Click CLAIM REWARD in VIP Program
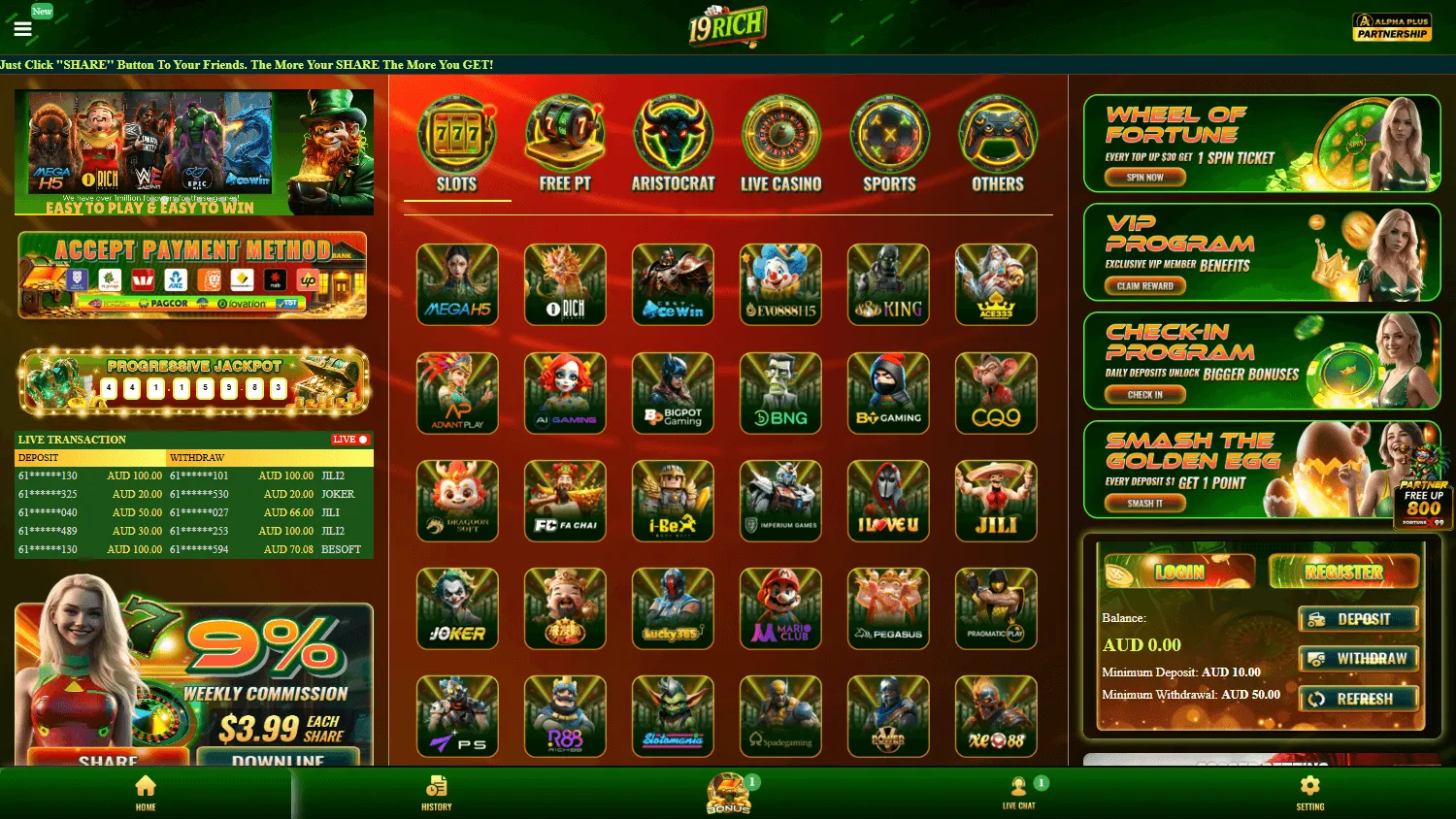Image resolution: width=1456 pixels, height=819 pixels. (1143, 285)
